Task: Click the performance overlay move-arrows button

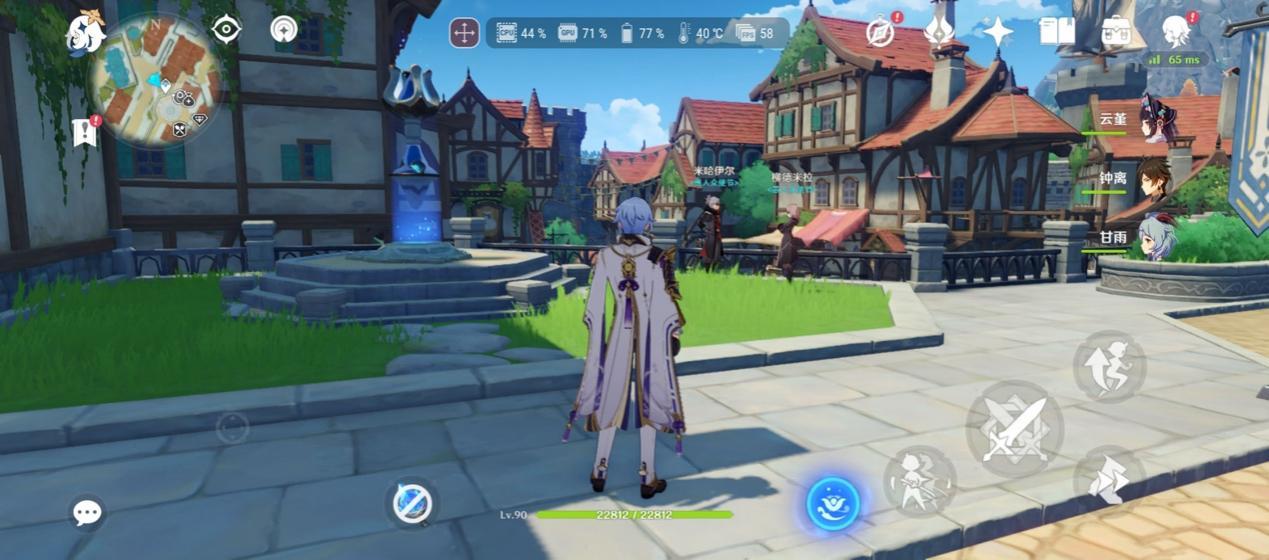Action: coord(464,33)
